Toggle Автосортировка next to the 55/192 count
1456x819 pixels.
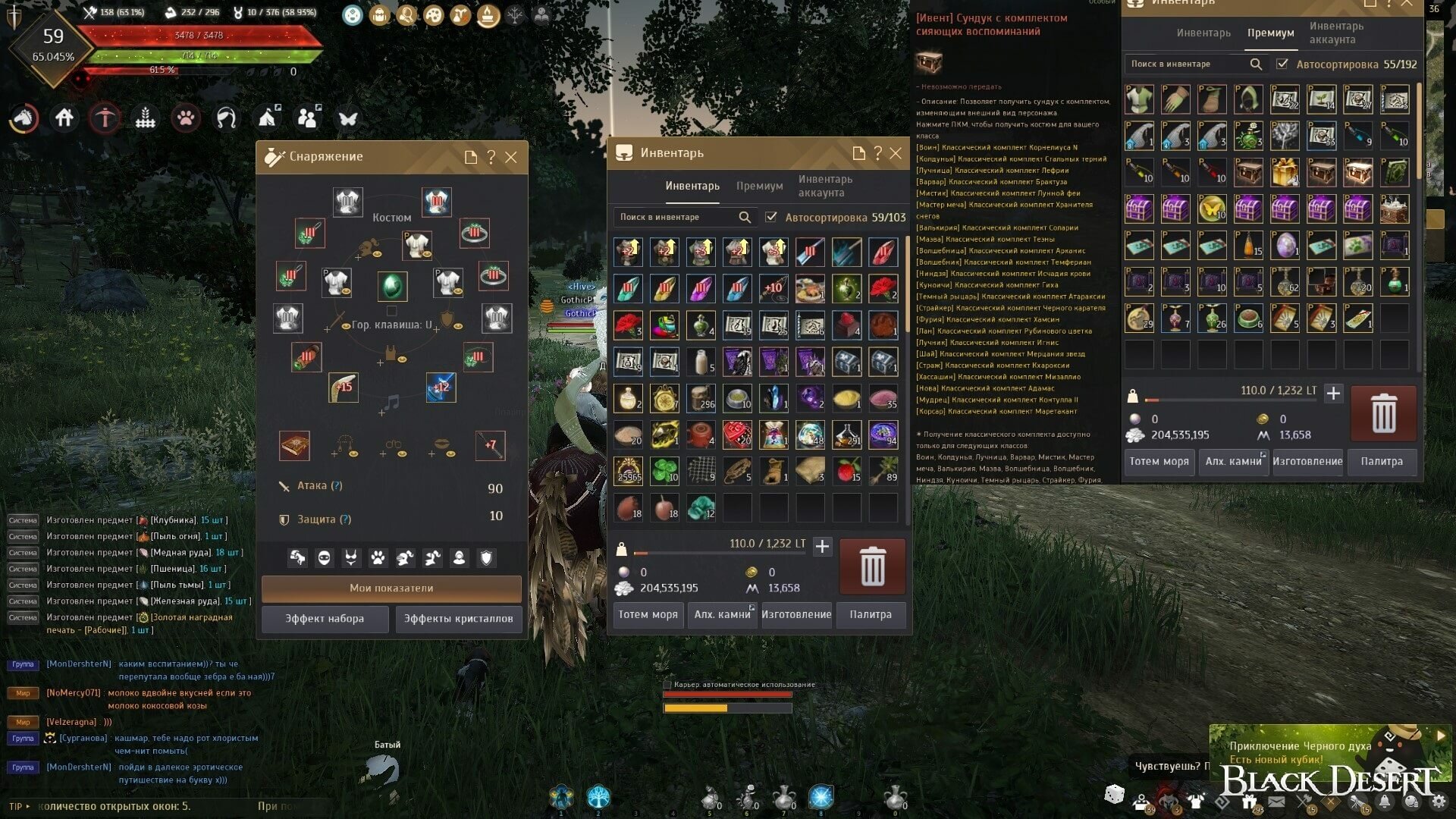[x=1282, y=64]
